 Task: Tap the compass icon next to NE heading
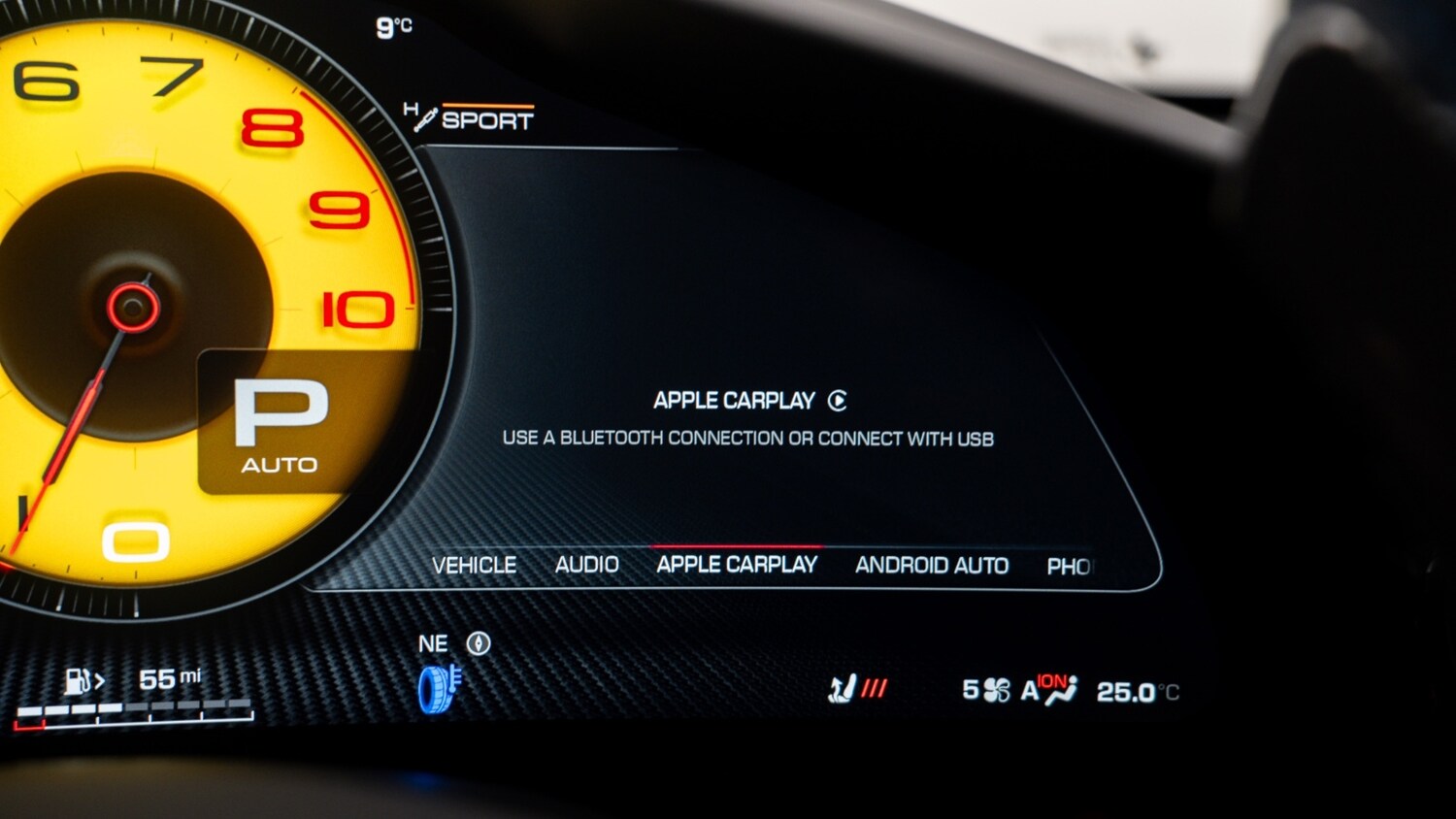477,642
